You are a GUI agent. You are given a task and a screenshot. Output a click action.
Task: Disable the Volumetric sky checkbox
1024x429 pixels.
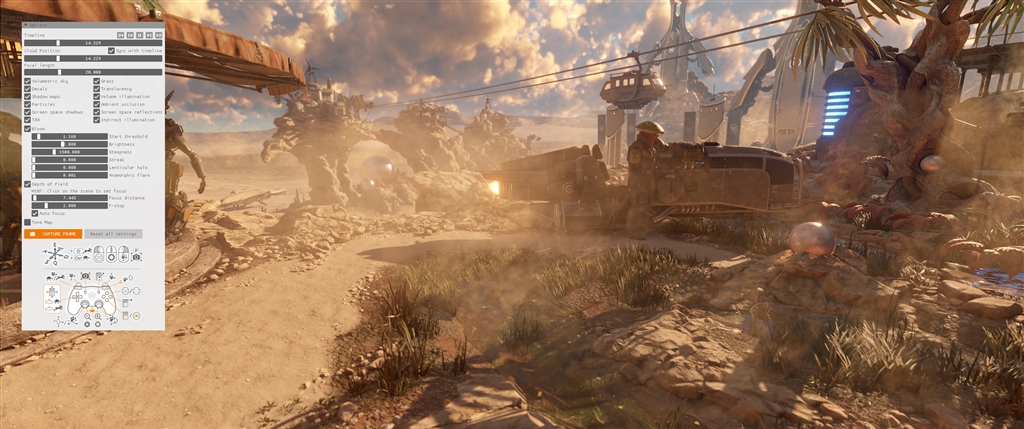click(x=27, y=81)
